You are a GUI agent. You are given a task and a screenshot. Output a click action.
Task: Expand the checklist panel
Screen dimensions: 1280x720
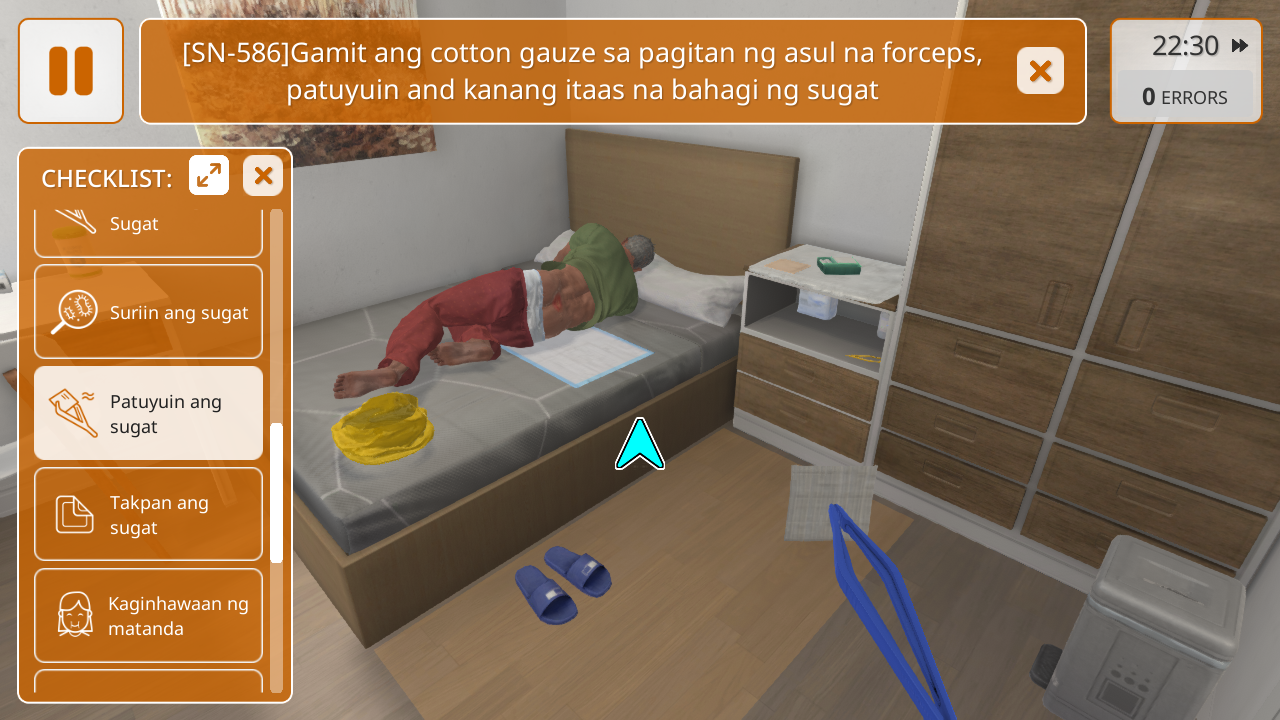[209, 176]
